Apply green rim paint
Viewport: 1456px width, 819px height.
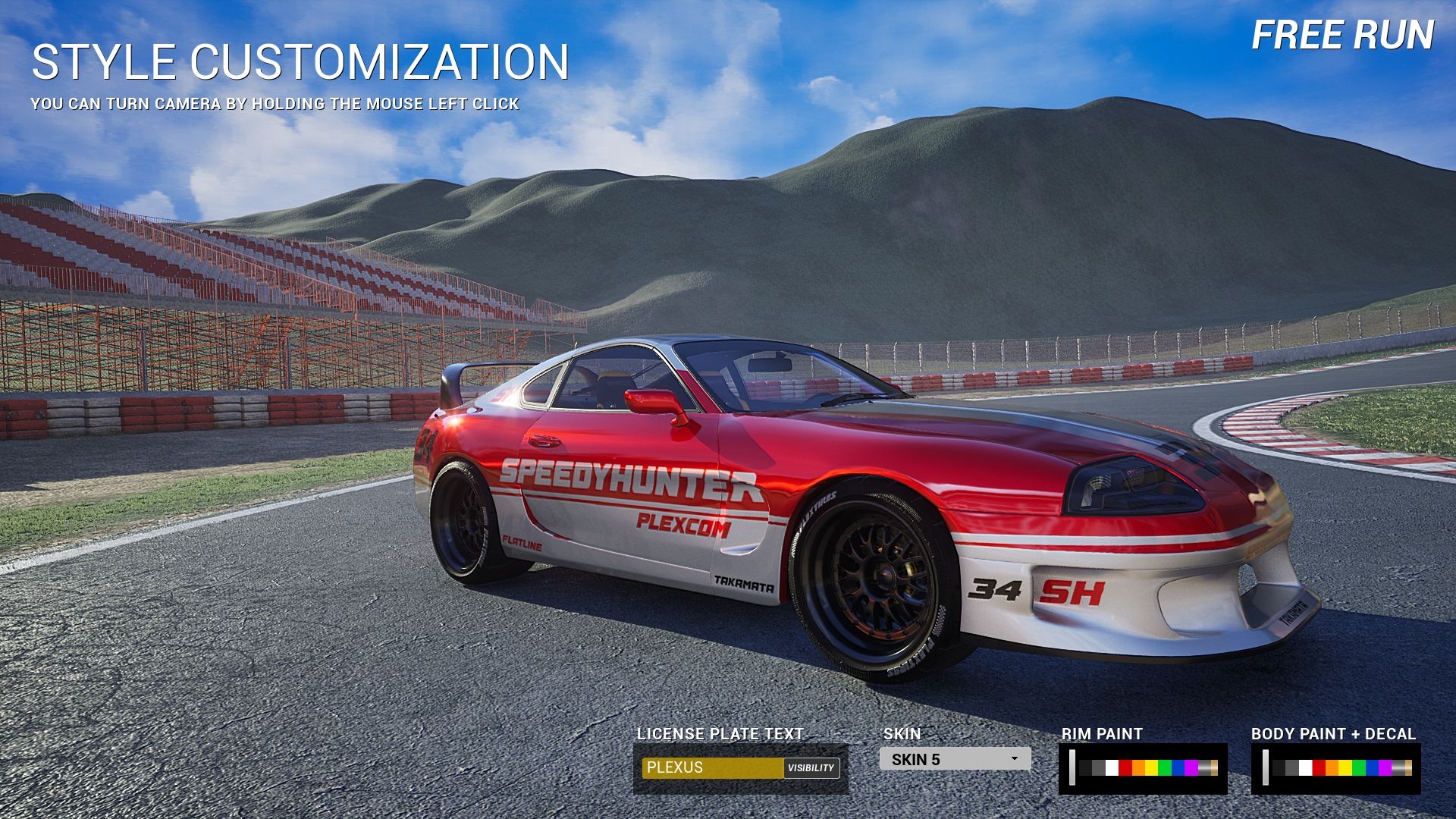1165,768
